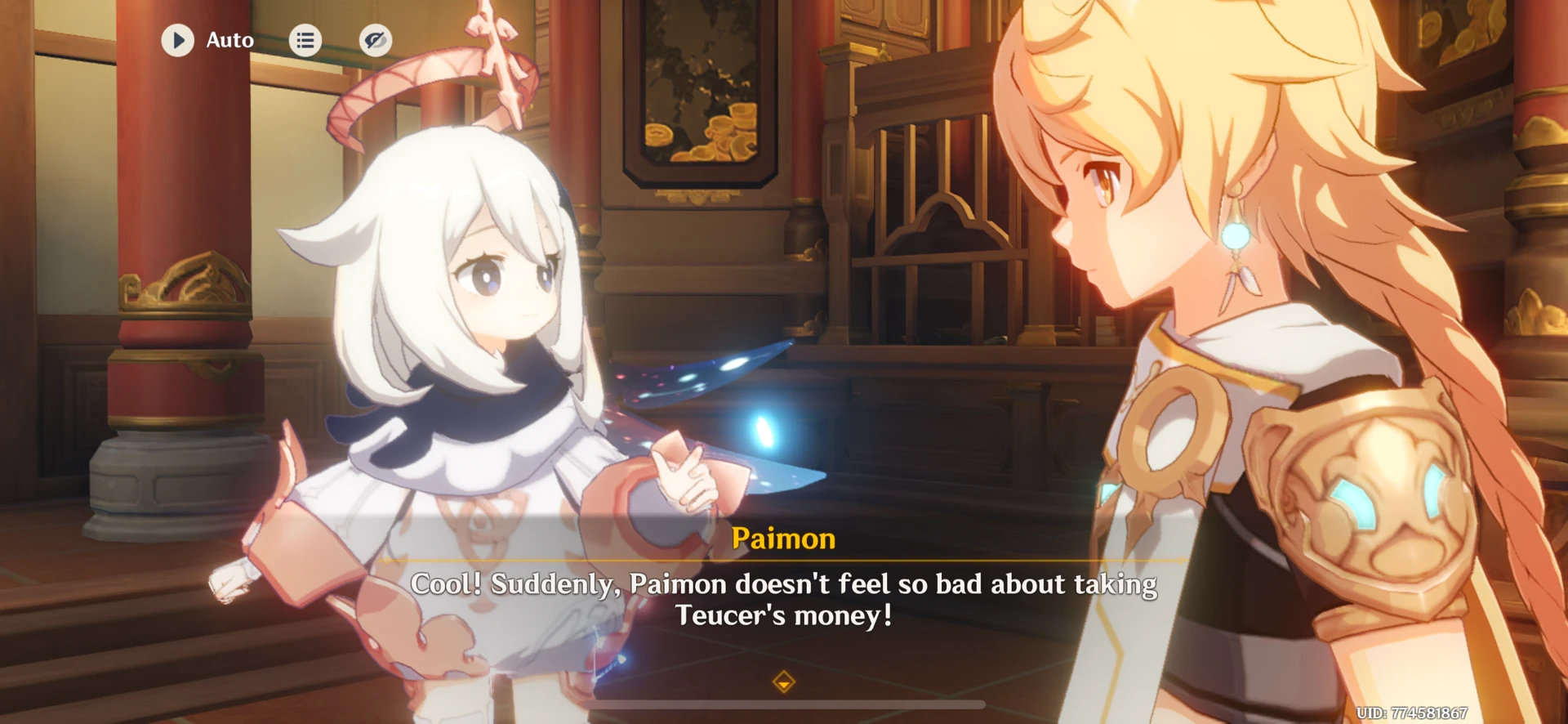Click the eye icon to toggle UI visibility

(375, 40)
